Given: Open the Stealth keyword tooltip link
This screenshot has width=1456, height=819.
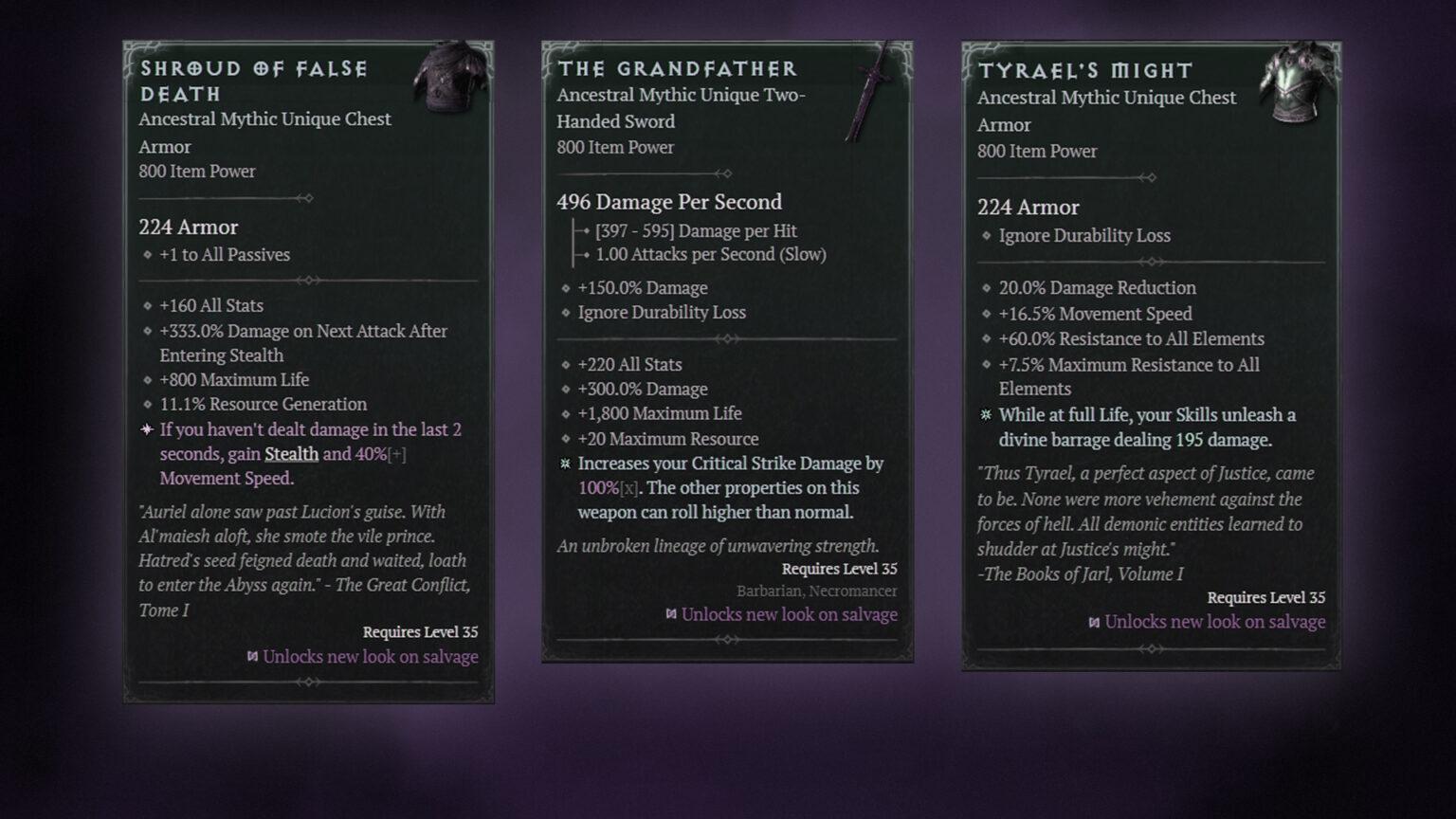Looking at the screenshot, I should (x=291, y=454).
